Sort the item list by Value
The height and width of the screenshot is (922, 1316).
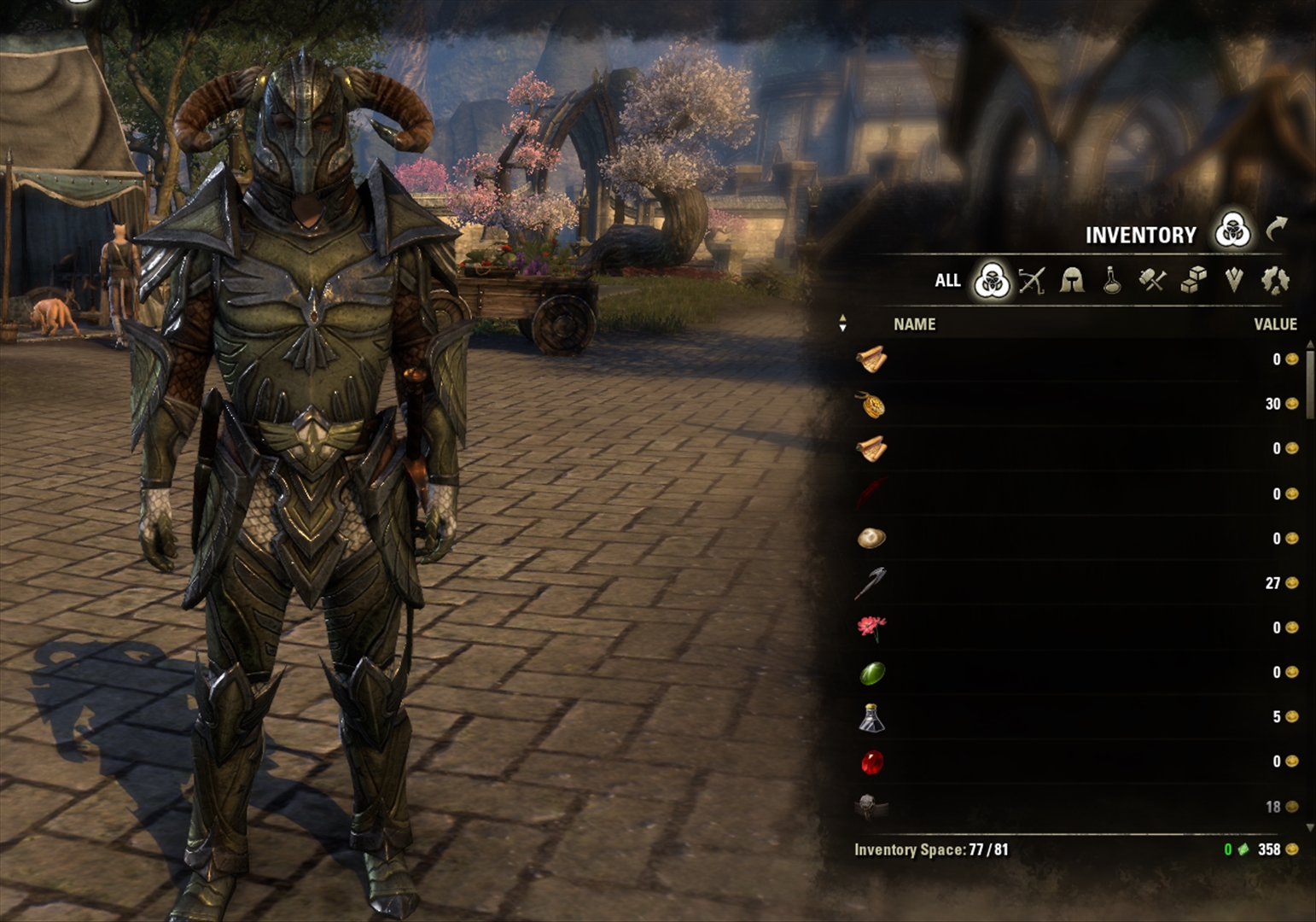tap(1275, 324)
